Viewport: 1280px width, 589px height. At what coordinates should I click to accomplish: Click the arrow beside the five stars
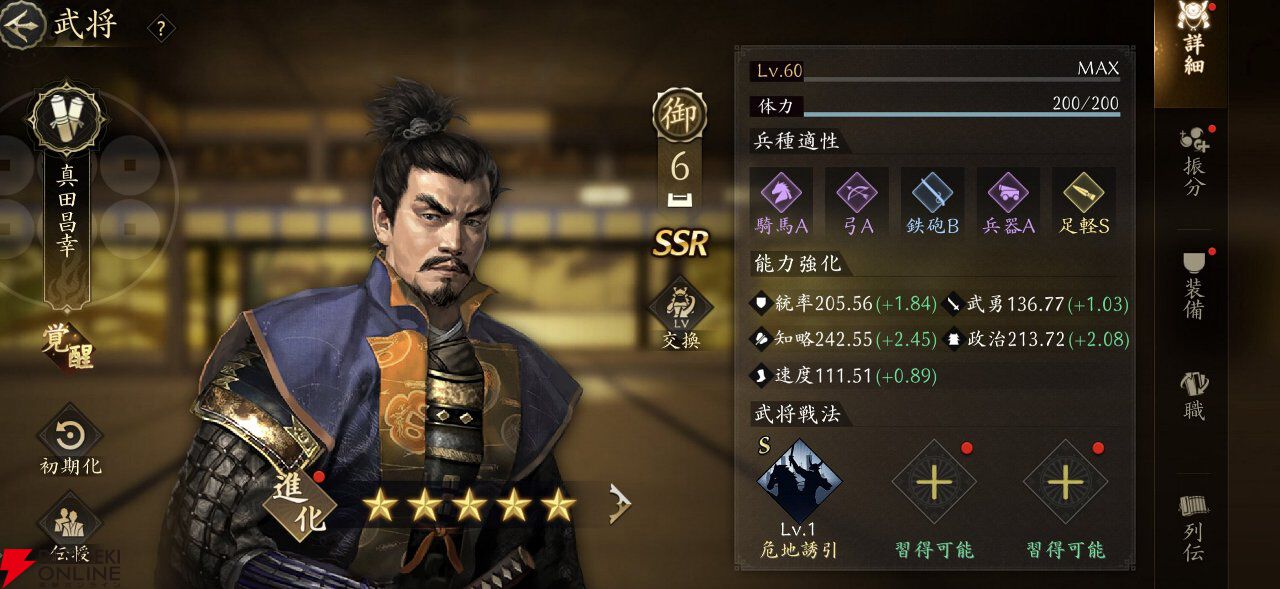620,506
